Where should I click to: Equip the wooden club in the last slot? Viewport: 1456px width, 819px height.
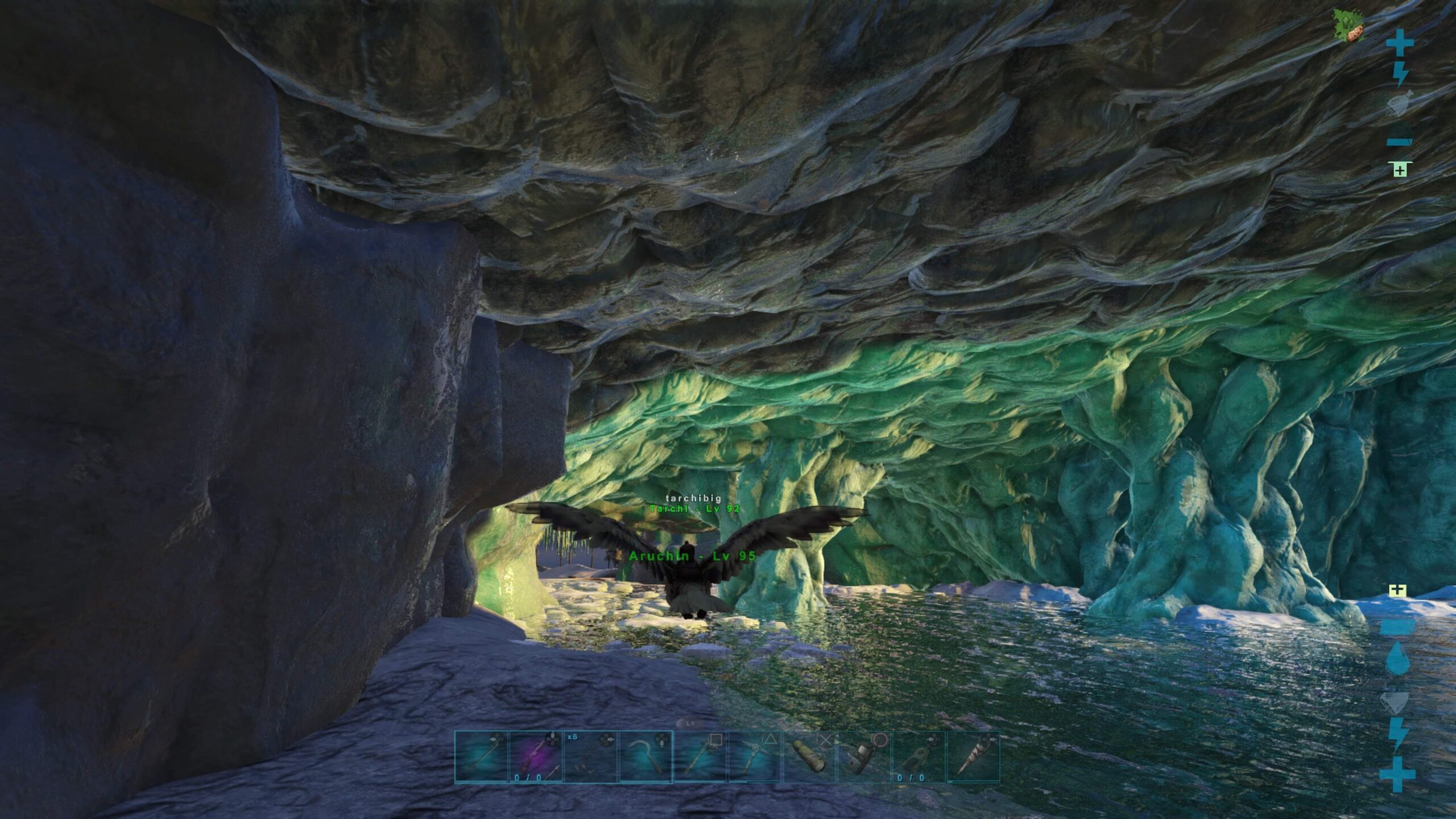[x=973, y=757]
